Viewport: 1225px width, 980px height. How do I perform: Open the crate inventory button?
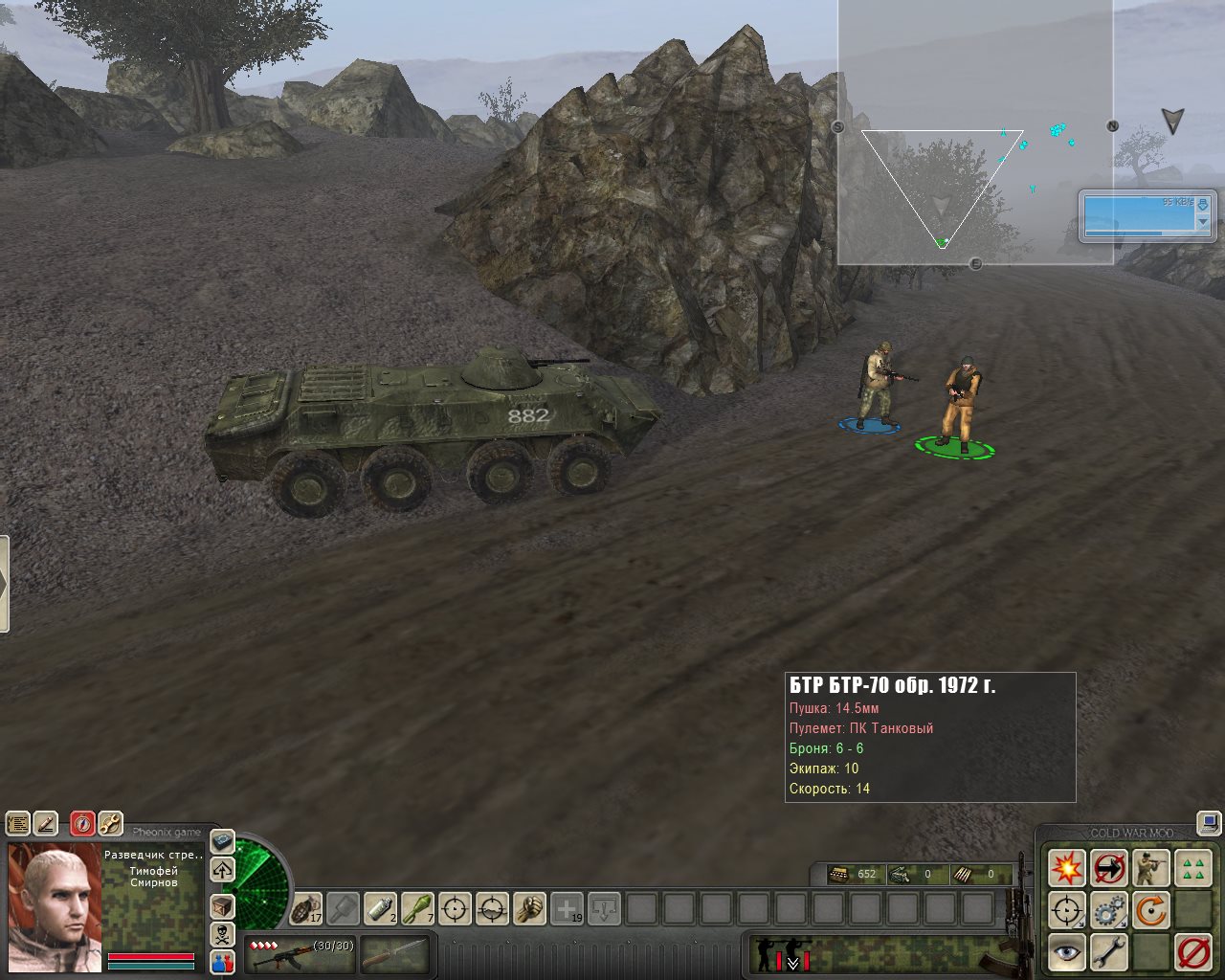click(222, 905)
